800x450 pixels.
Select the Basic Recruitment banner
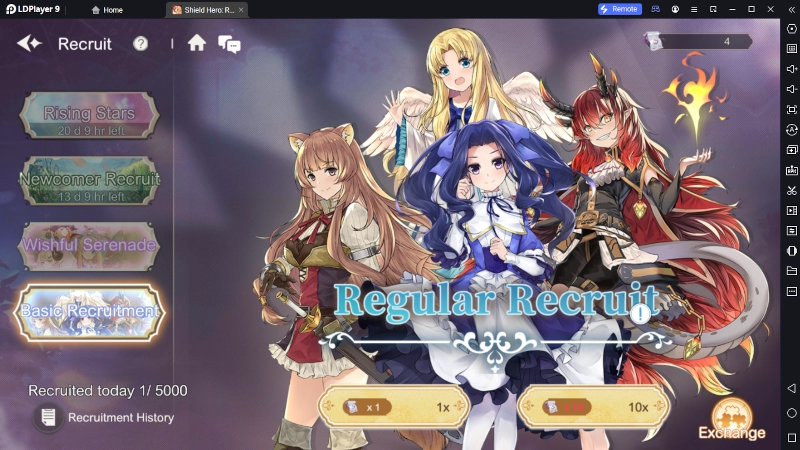pos(89,311)
